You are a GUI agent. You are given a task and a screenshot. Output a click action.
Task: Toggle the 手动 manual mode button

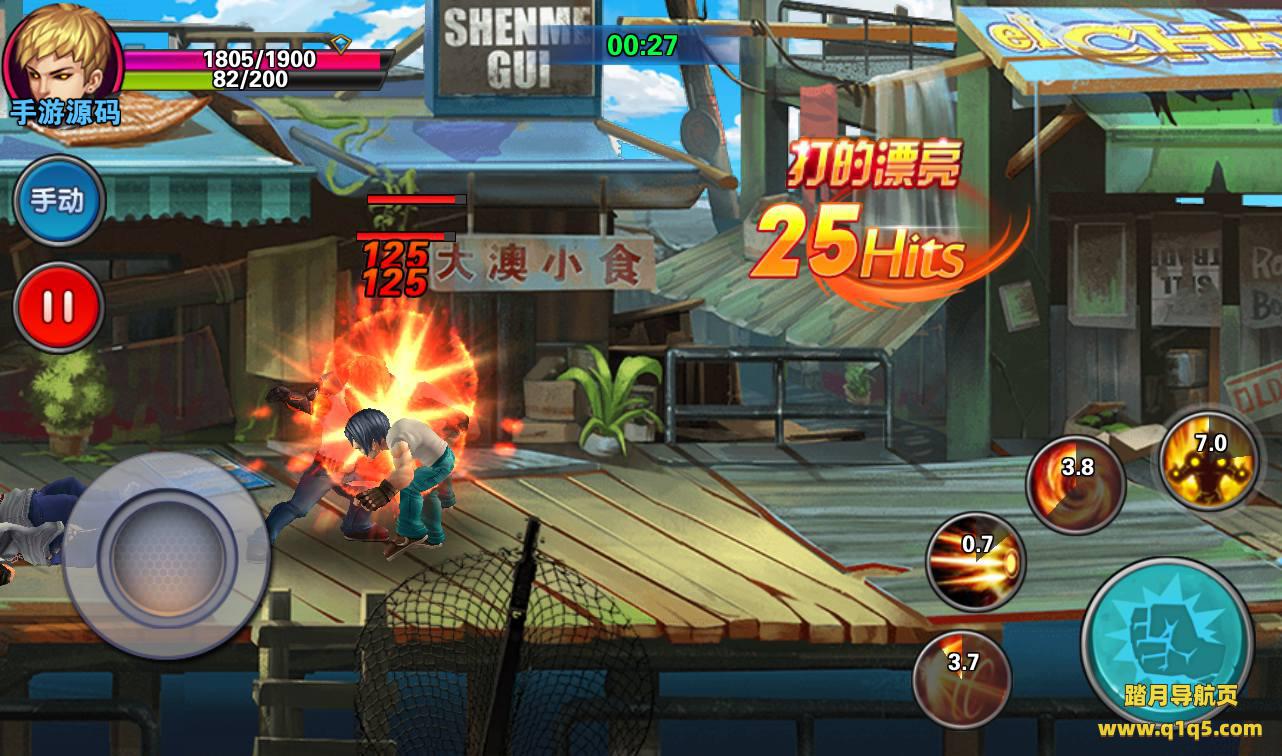pos(59,201)
